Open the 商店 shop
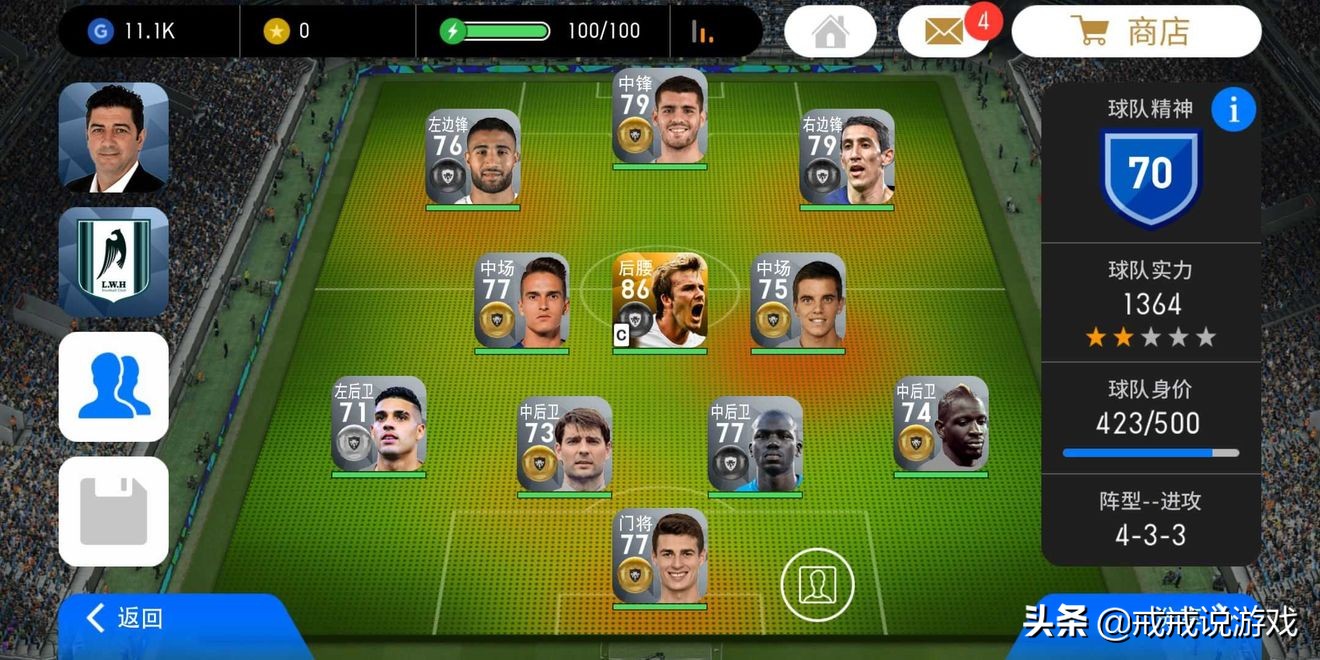The image size is (1320, 660). (x=1136, y=32)
